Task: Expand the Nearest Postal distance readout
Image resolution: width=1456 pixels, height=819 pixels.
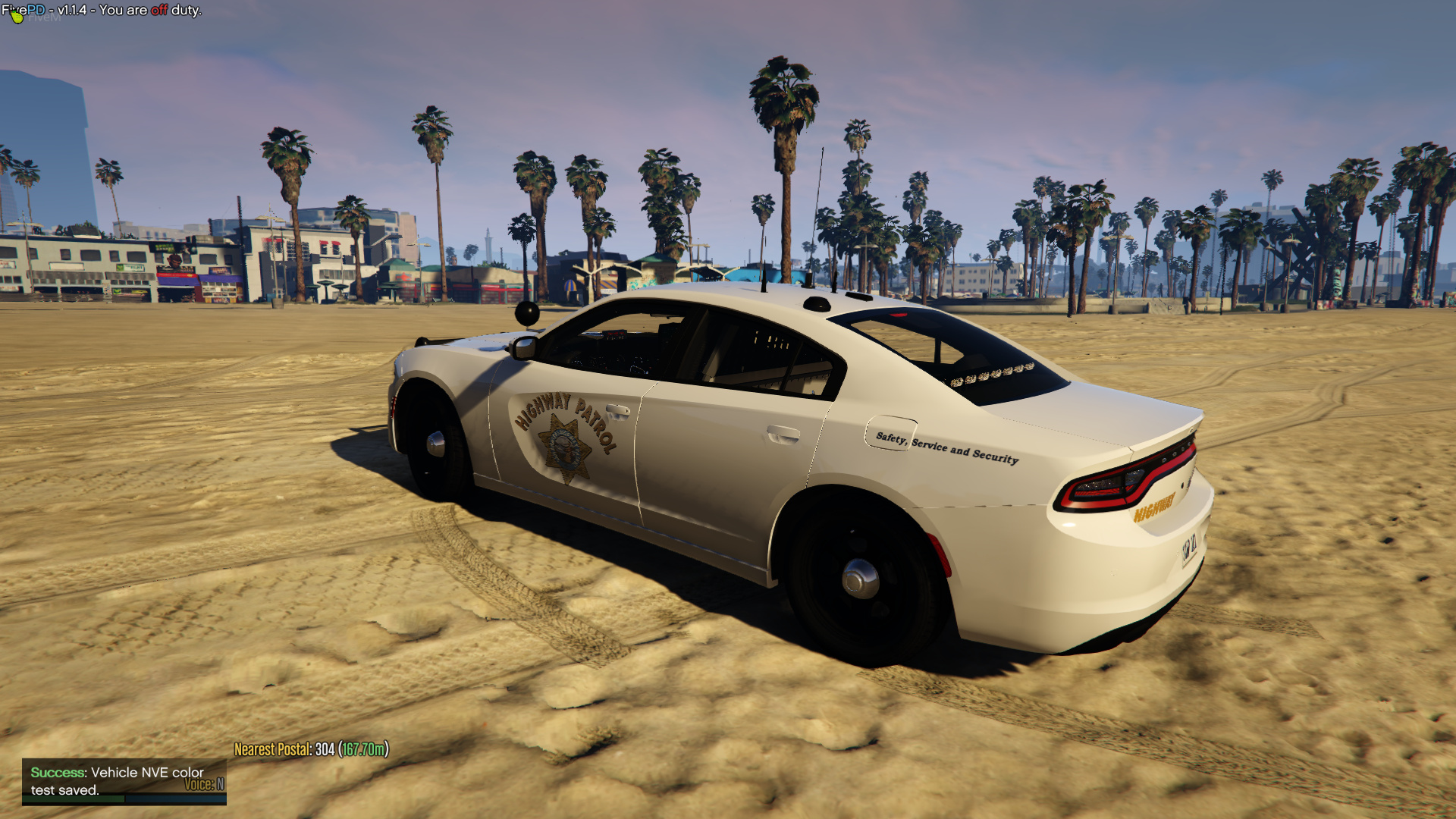Action: point(364,748)
